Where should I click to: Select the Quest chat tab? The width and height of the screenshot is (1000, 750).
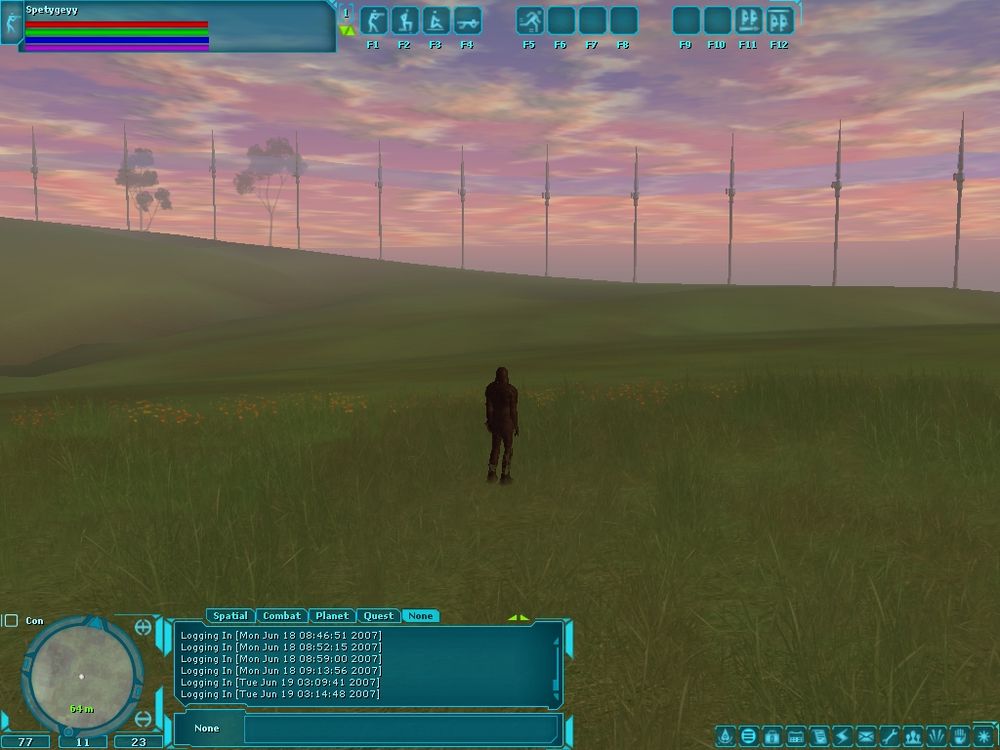click(x=378, y=616)
